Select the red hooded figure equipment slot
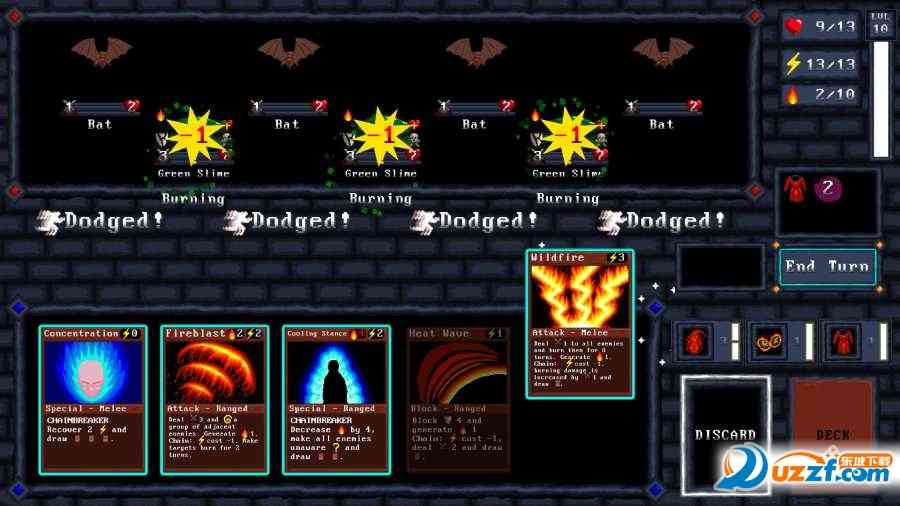 [697, 342]
